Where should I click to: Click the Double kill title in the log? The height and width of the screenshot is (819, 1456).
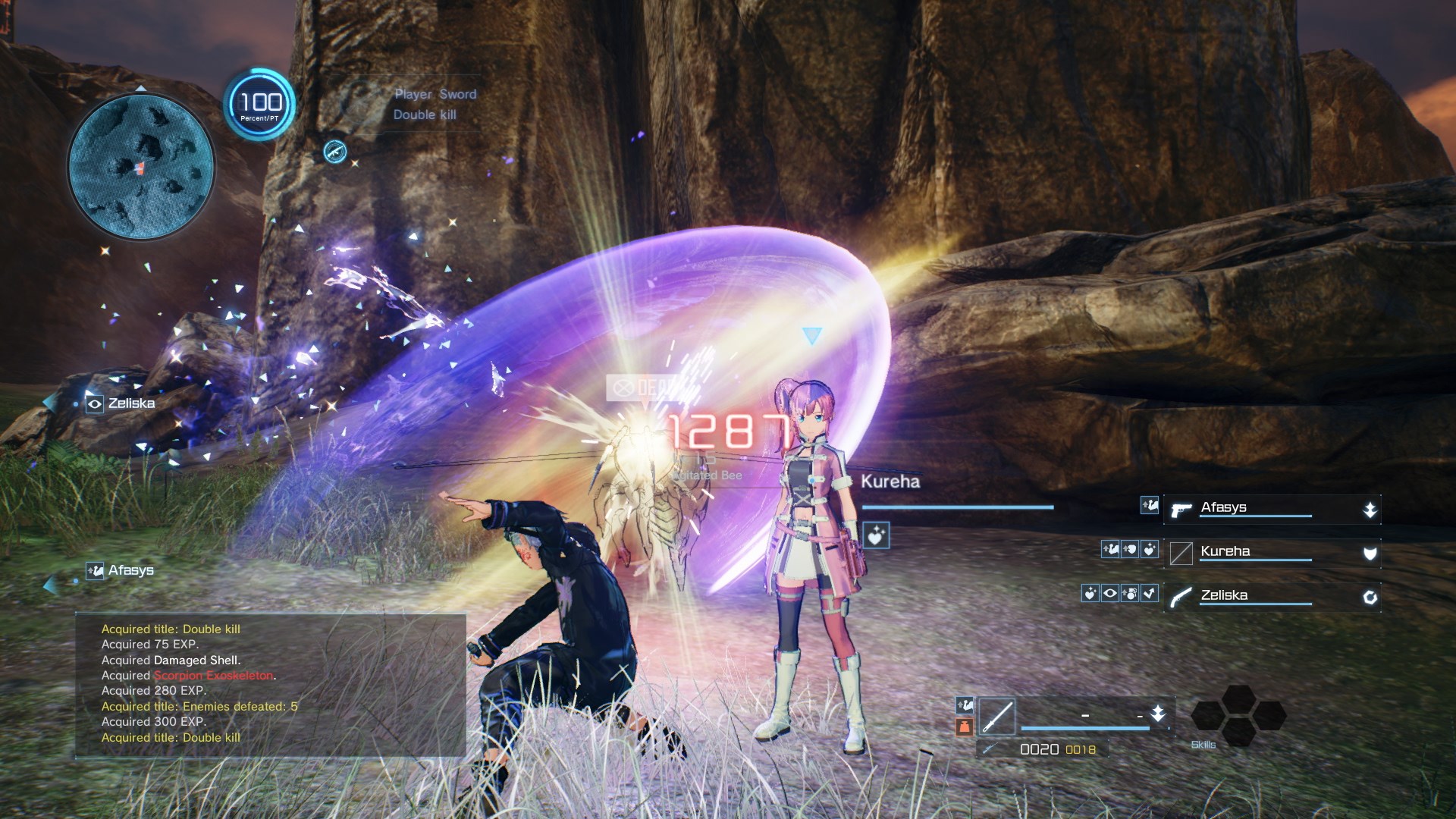point(171,629)
